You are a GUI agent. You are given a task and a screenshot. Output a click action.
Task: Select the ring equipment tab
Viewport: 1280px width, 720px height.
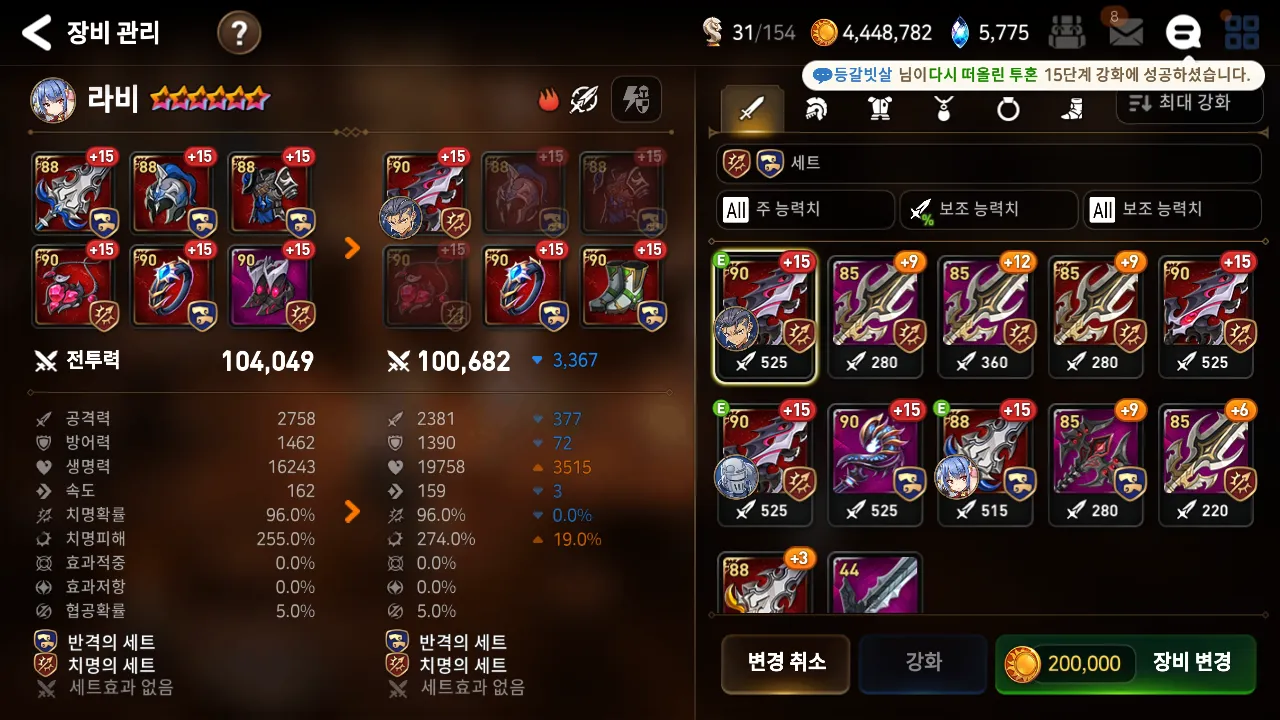[1007, 110]
